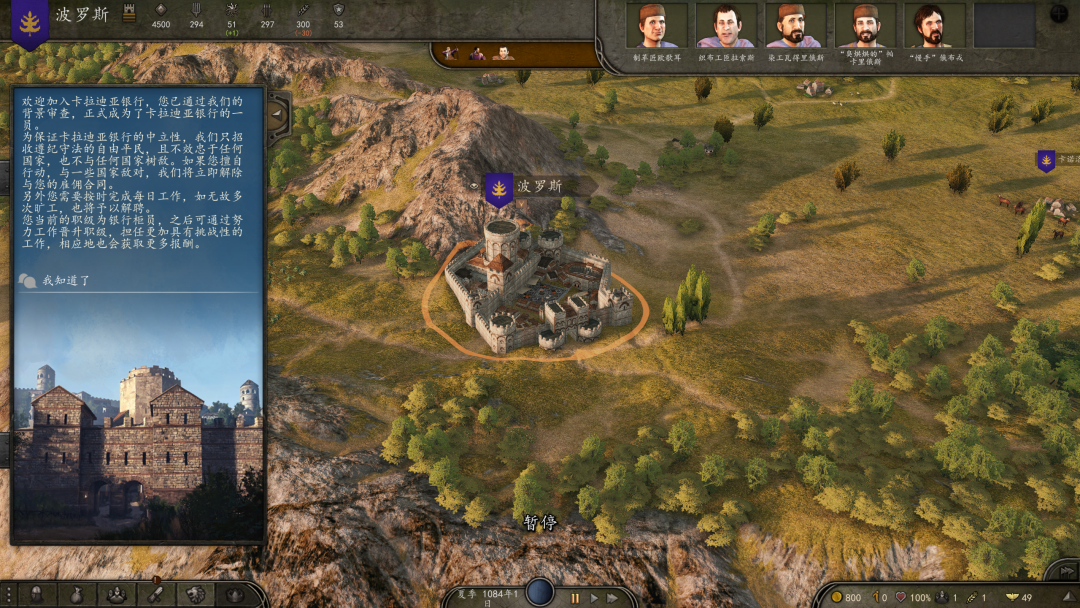Select the 染工瓦伴里俄斯 portrait

click(x=795, y=26)
